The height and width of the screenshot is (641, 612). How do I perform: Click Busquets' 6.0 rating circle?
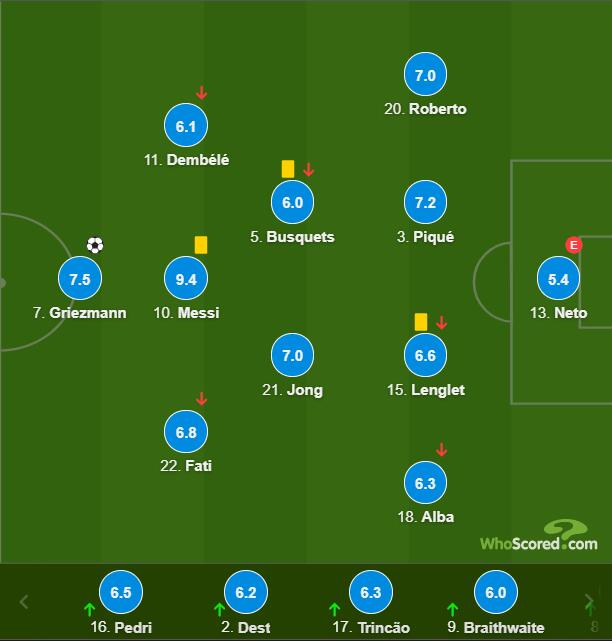(x=292, y=203)
